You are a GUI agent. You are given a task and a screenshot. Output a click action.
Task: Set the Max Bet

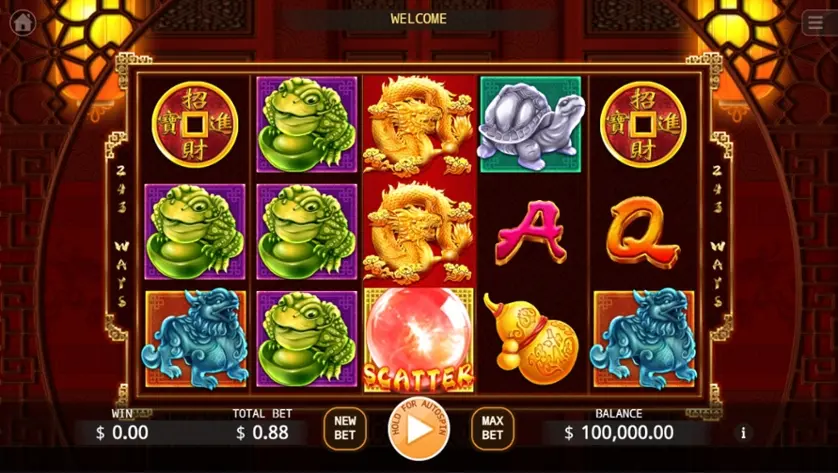[492, 428]
